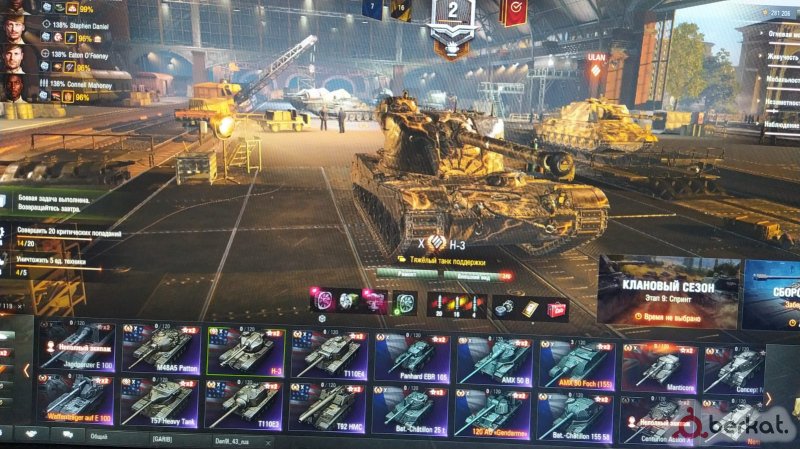
Task: Pick the T57 Heavy Tank card
Action: [x=161, y=401]
